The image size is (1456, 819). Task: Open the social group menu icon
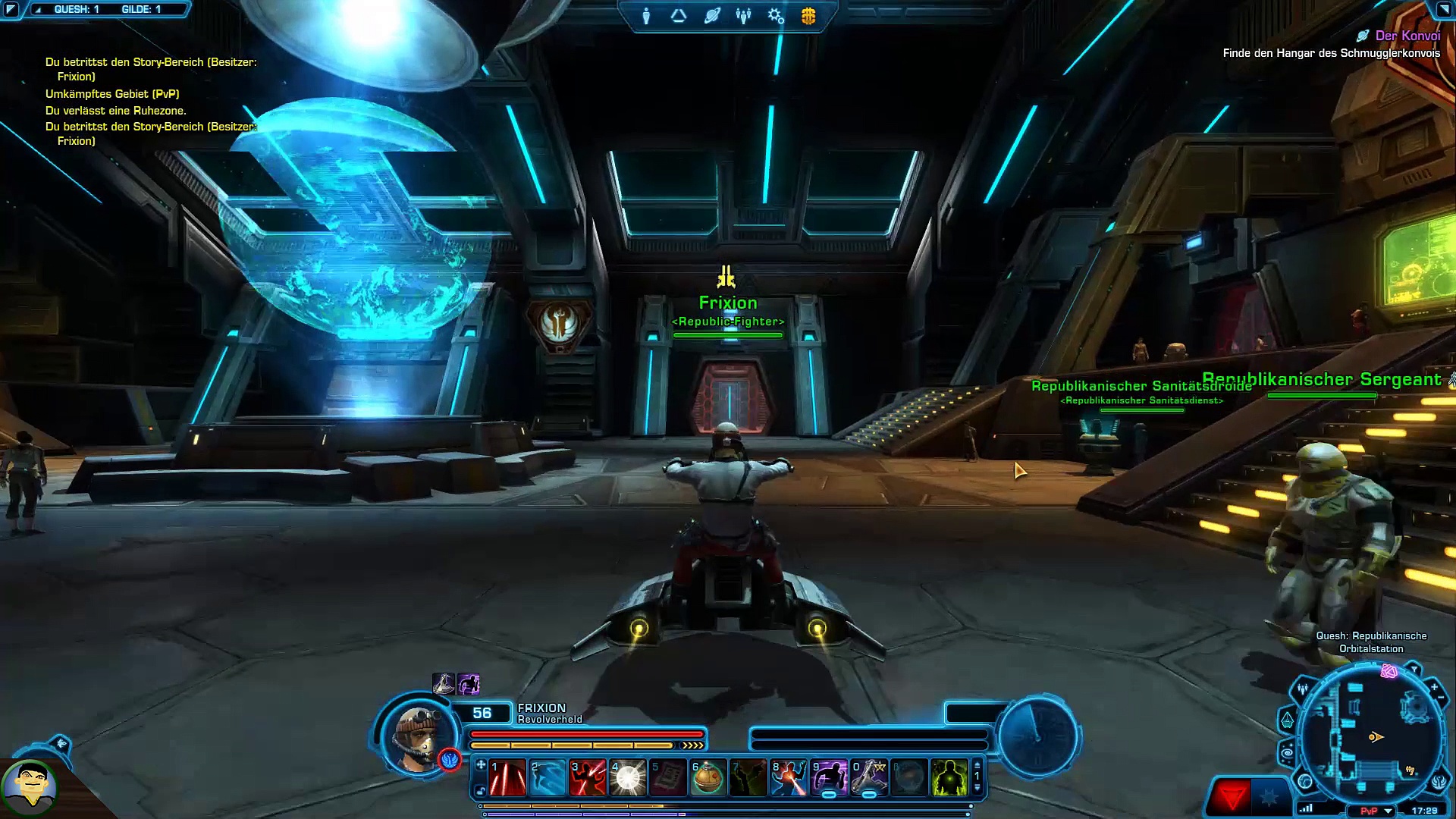pyautogui.click(x=743, y=16)
